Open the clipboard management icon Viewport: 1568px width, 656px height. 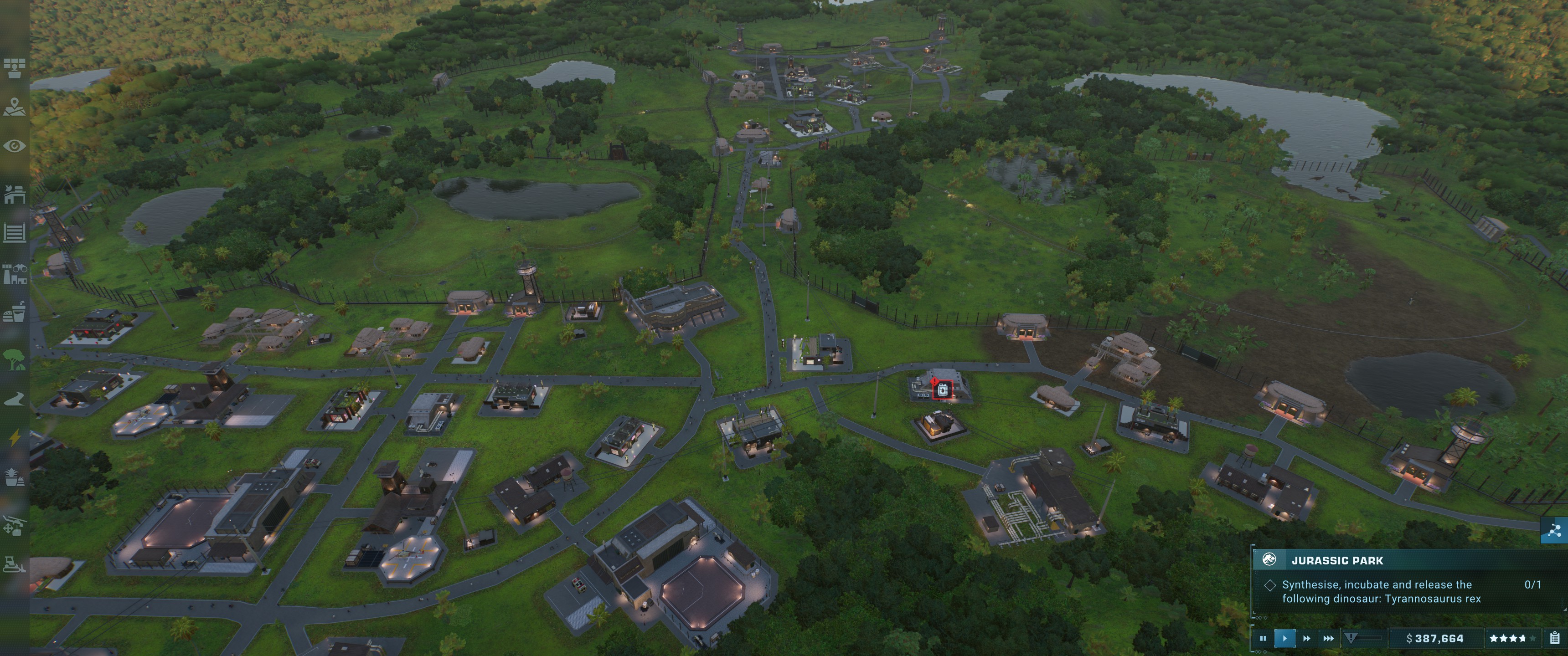click(x=1554, y=638)
